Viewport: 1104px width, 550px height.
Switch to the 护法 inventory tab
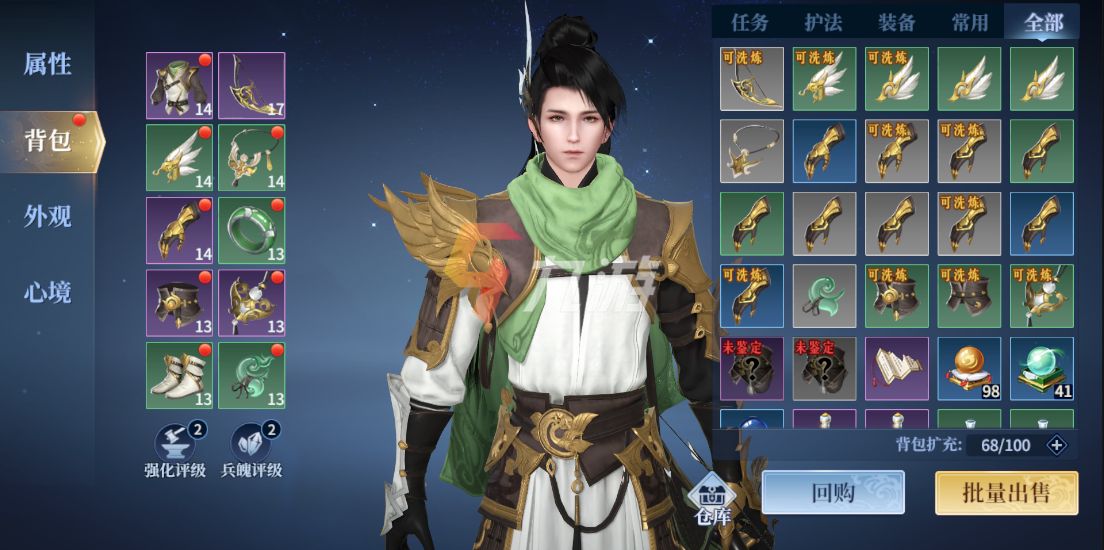coord(823,22)
